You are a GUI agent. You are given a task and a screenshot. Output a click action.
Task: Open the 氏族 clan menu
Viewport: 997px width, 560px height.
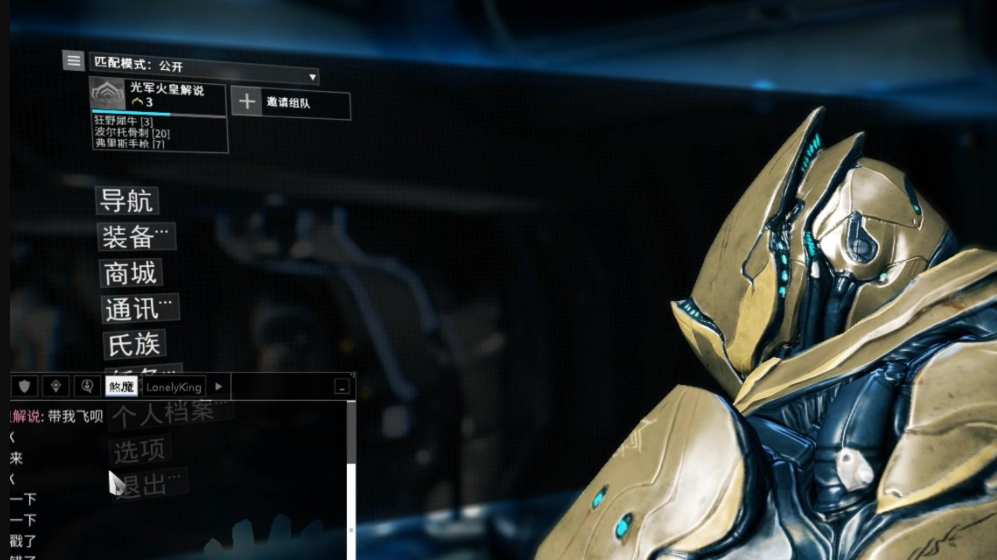coord(134,344)
